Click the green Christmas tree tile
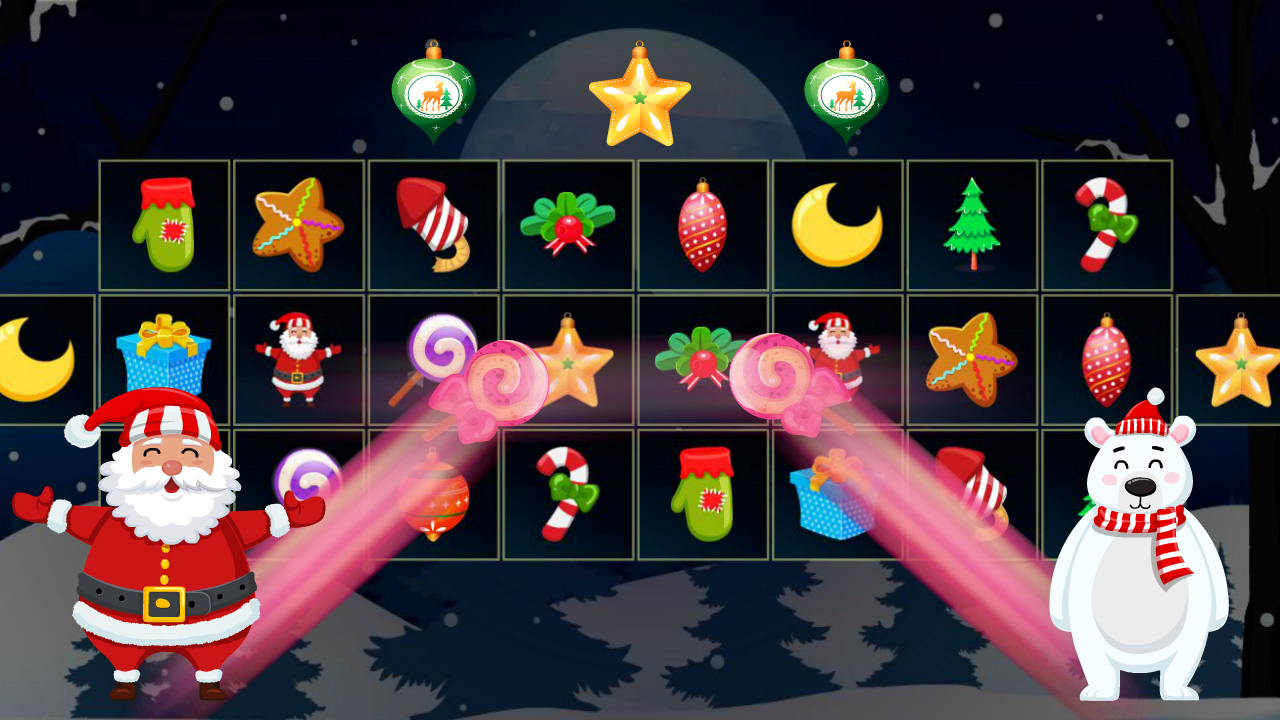The width and height of the screenshot is (1280, 720). (x=973, y=224)
